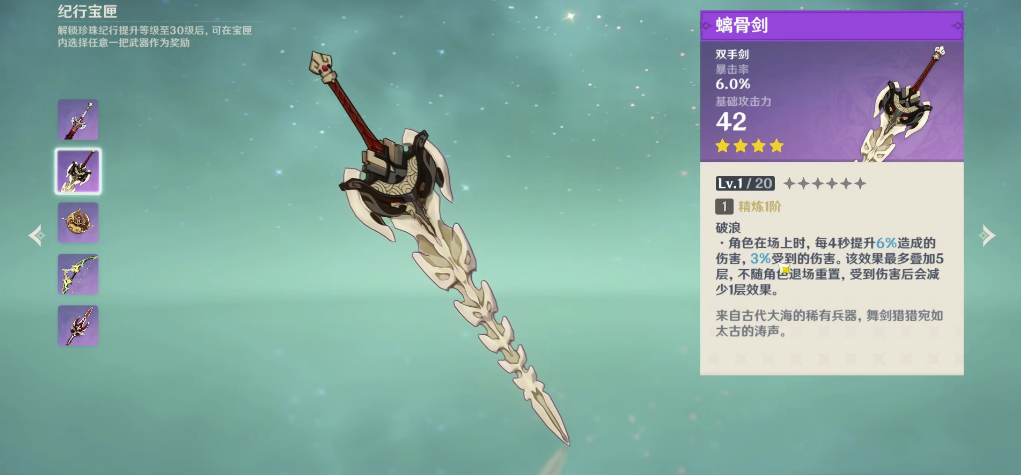Choose the Serpent Spine claymore thumbnail

[x=78, y=171]
